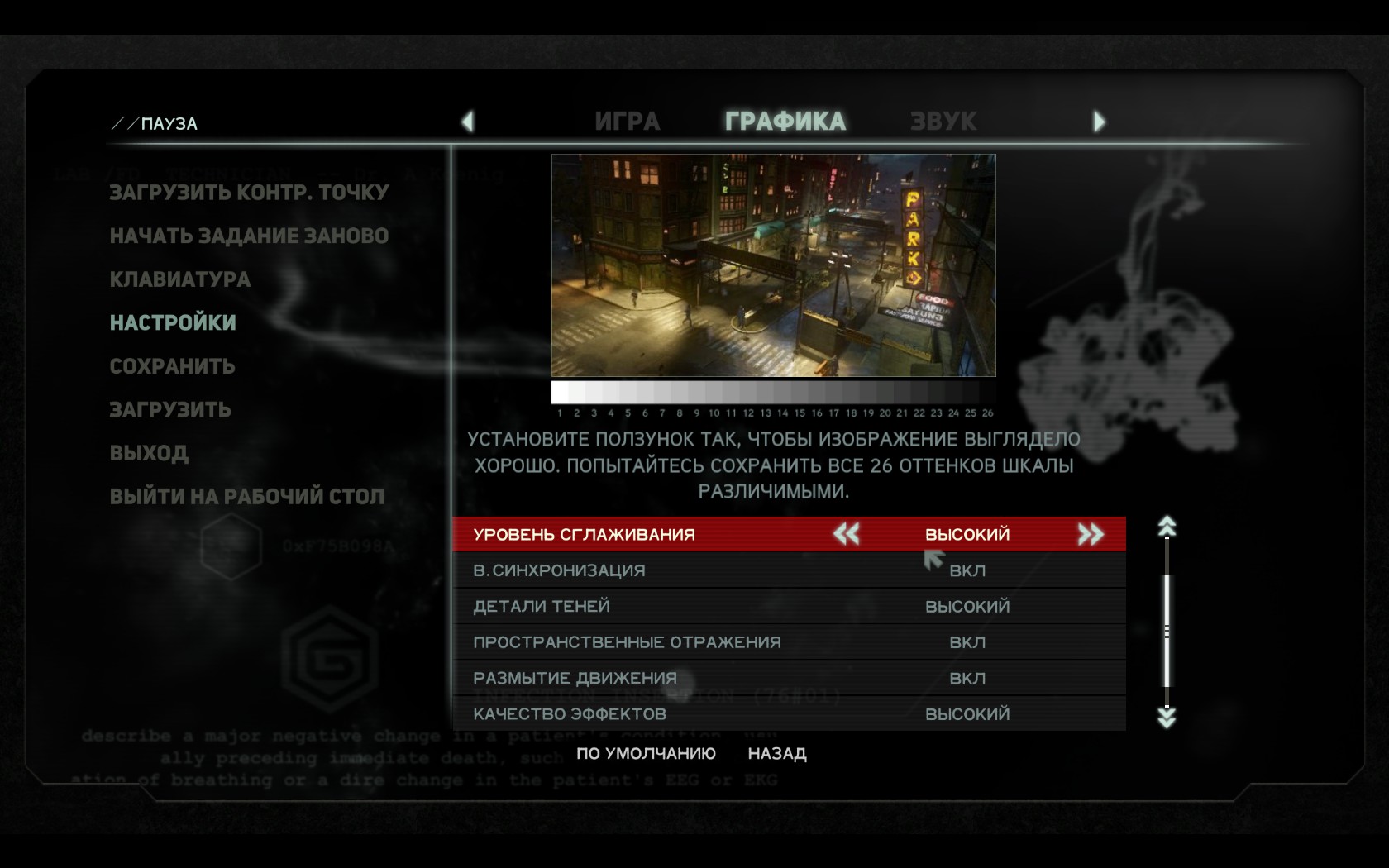Image resolution: width=1389 pixels, height=868 pixels.
Task: Click the scroll down arrow of settings list
Action: 1167,718
